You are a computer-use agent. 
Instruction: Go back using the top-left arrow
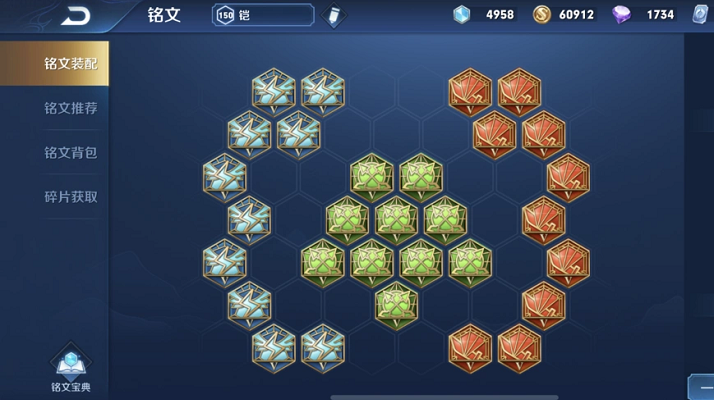tap(75, 16)
